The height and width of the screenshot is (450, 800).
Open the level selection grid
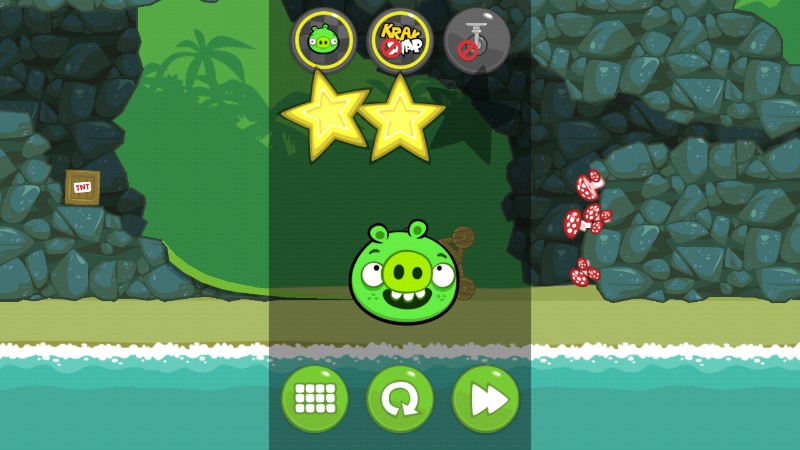click(314, 399)
